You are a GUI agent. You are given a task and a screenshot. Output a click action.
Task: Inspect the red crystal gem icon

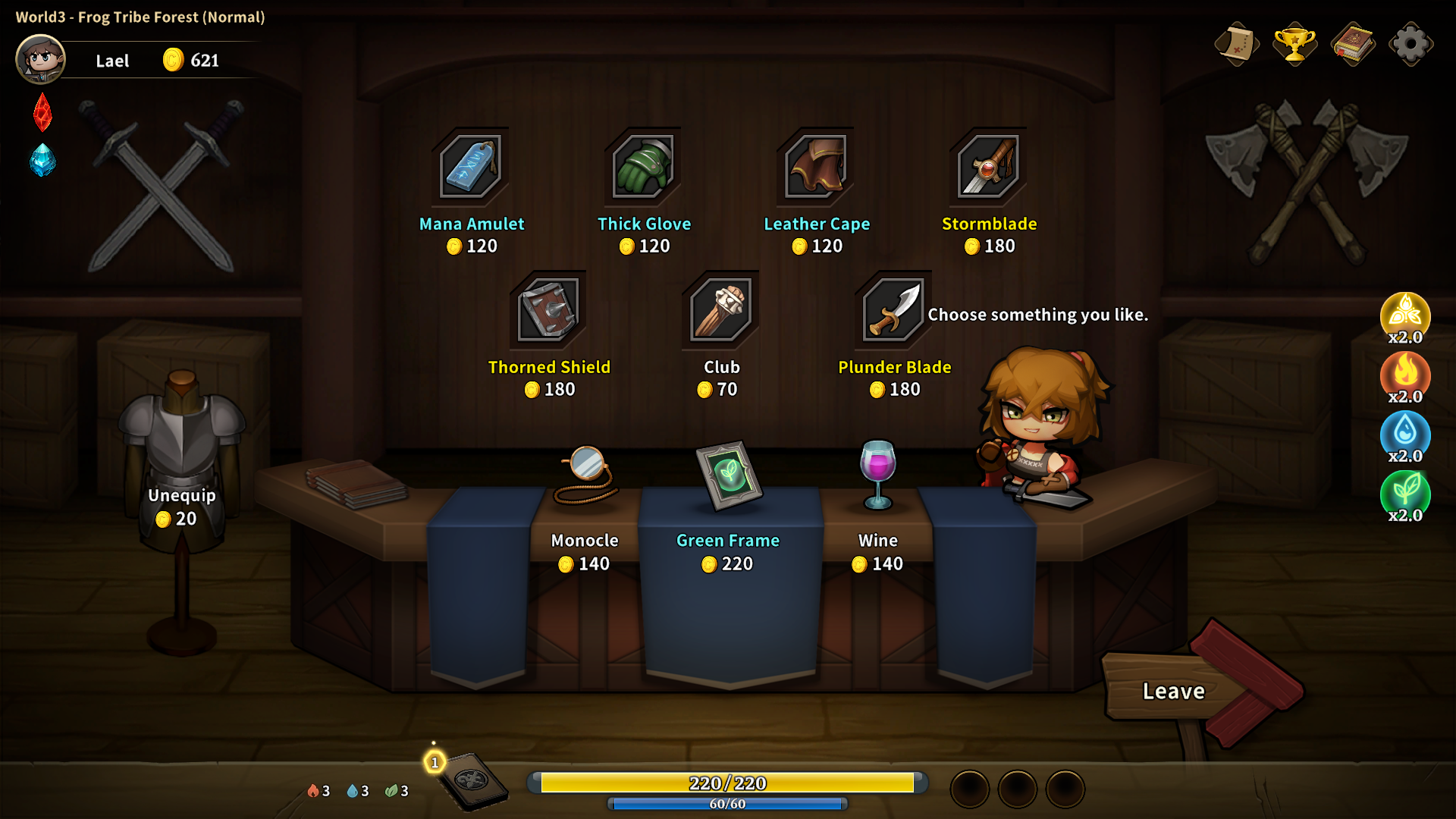point(42,112)
